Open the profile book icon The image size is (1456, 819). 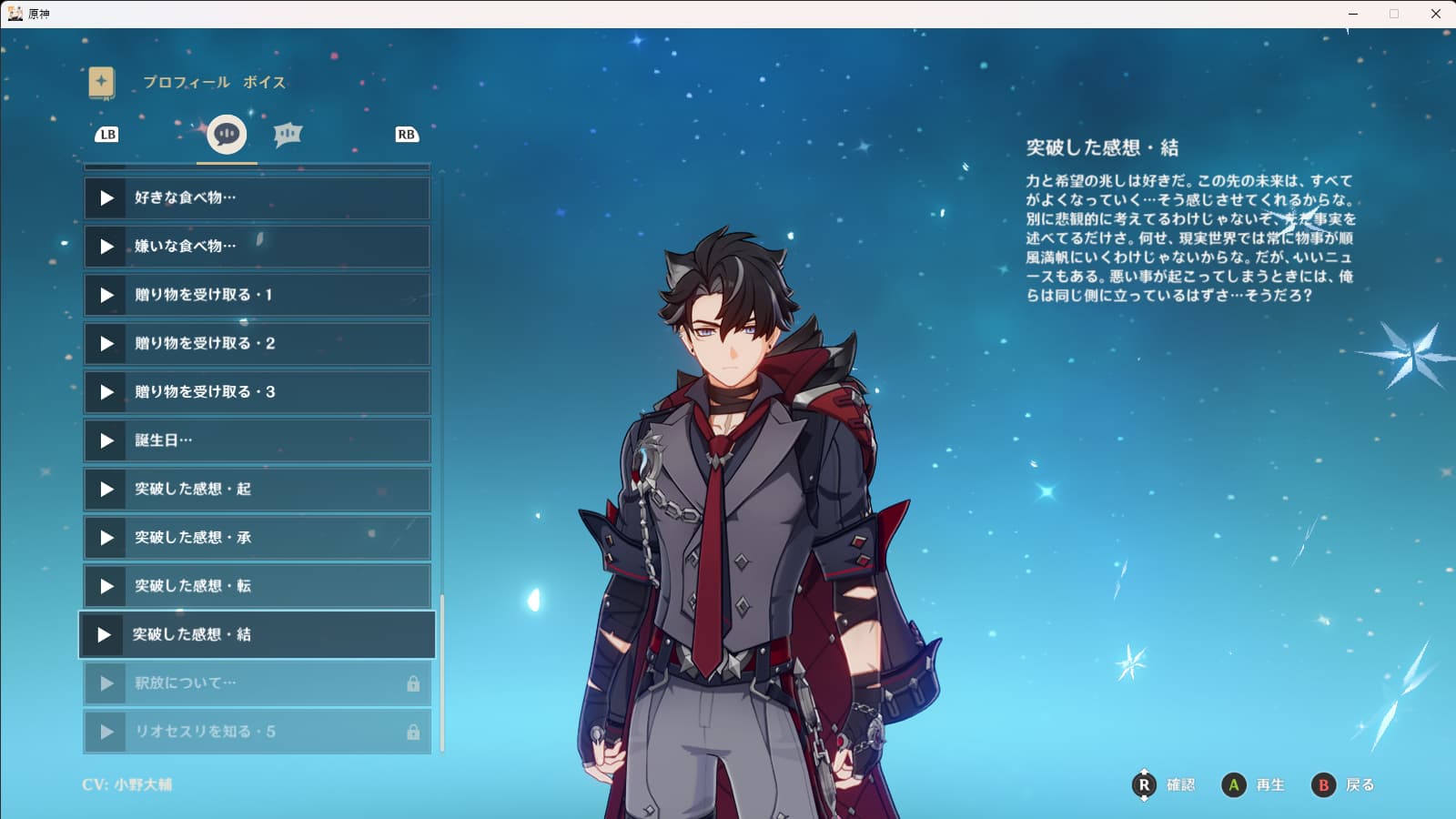tap(102, 82)
